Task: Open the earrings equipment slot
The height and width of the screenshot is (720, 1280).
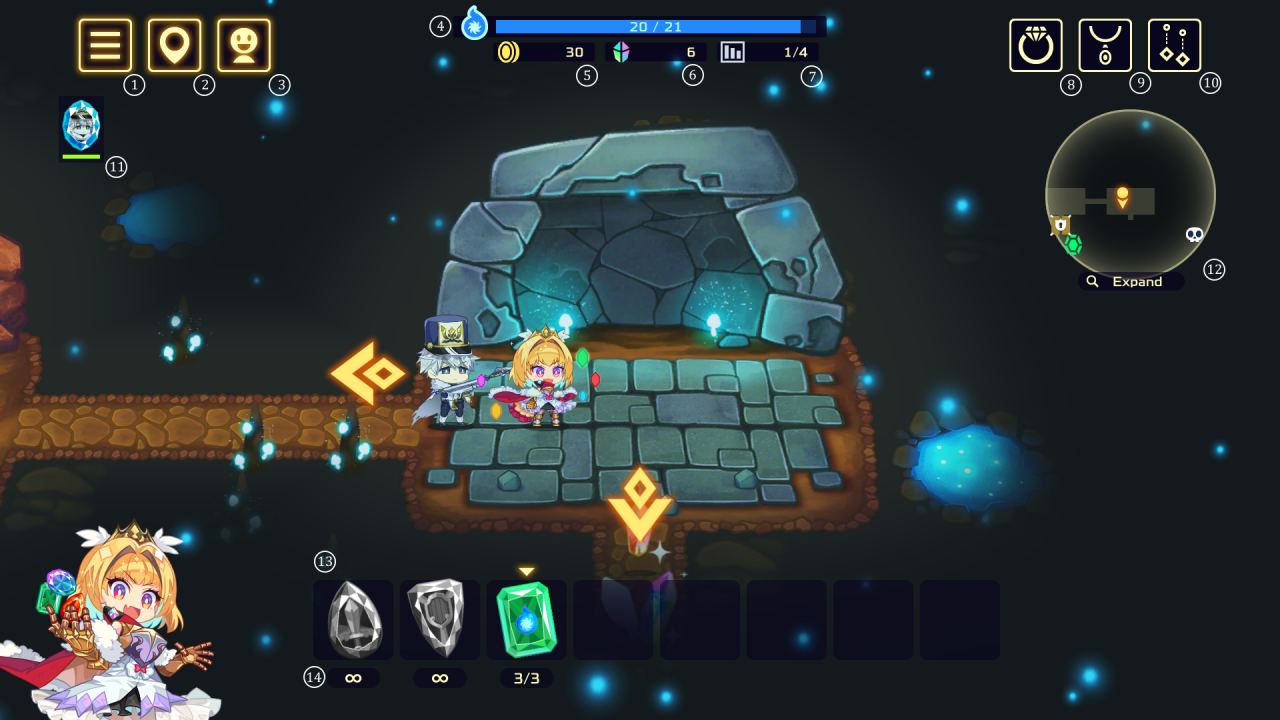Action: click(1175, 46)
